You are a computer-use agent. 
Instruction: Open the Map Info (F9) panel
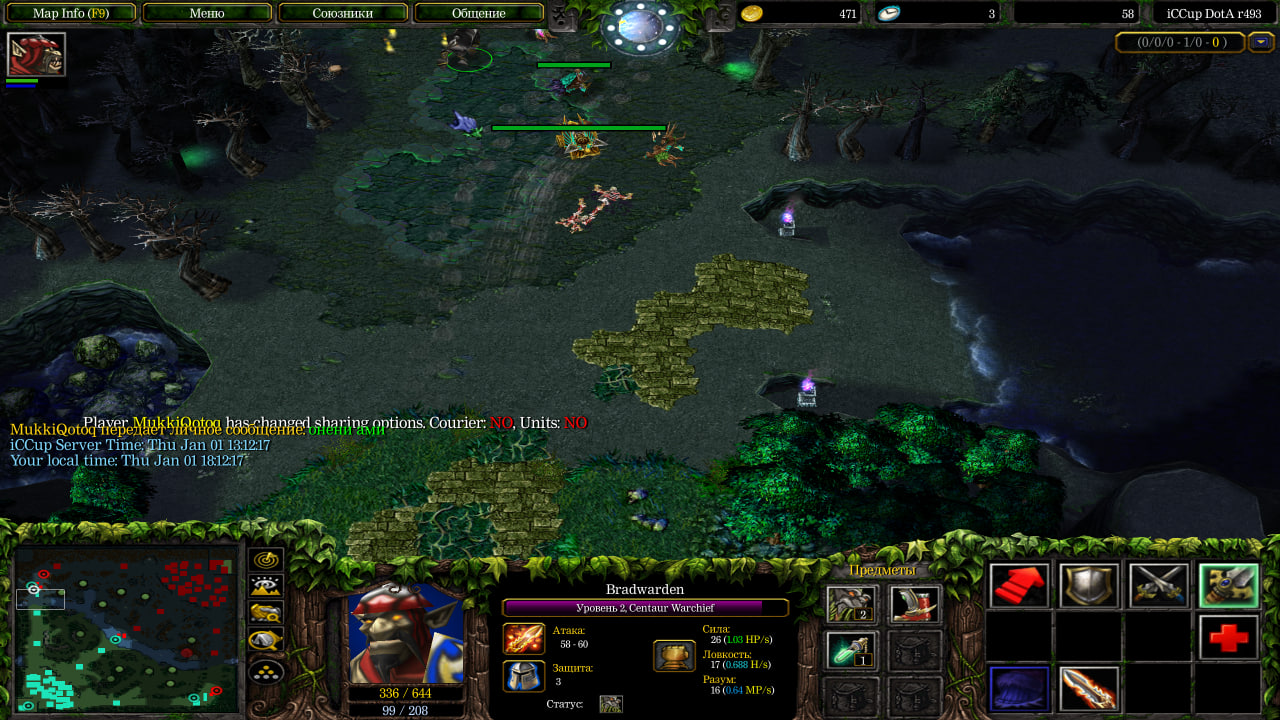[x=70, y=13]
